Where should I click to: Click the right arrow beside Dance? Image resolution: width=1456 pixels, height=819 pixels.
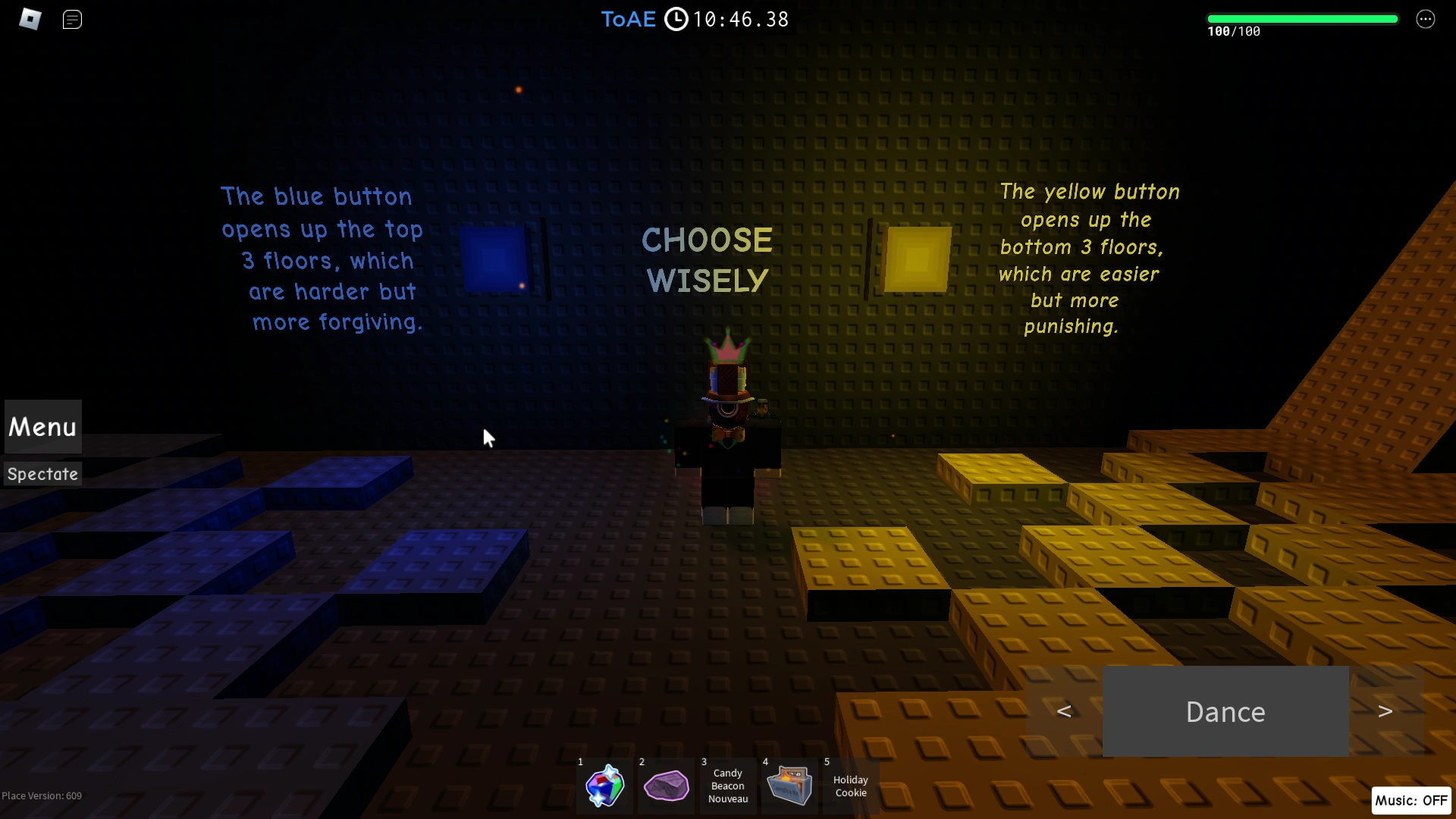[1386, 711]
